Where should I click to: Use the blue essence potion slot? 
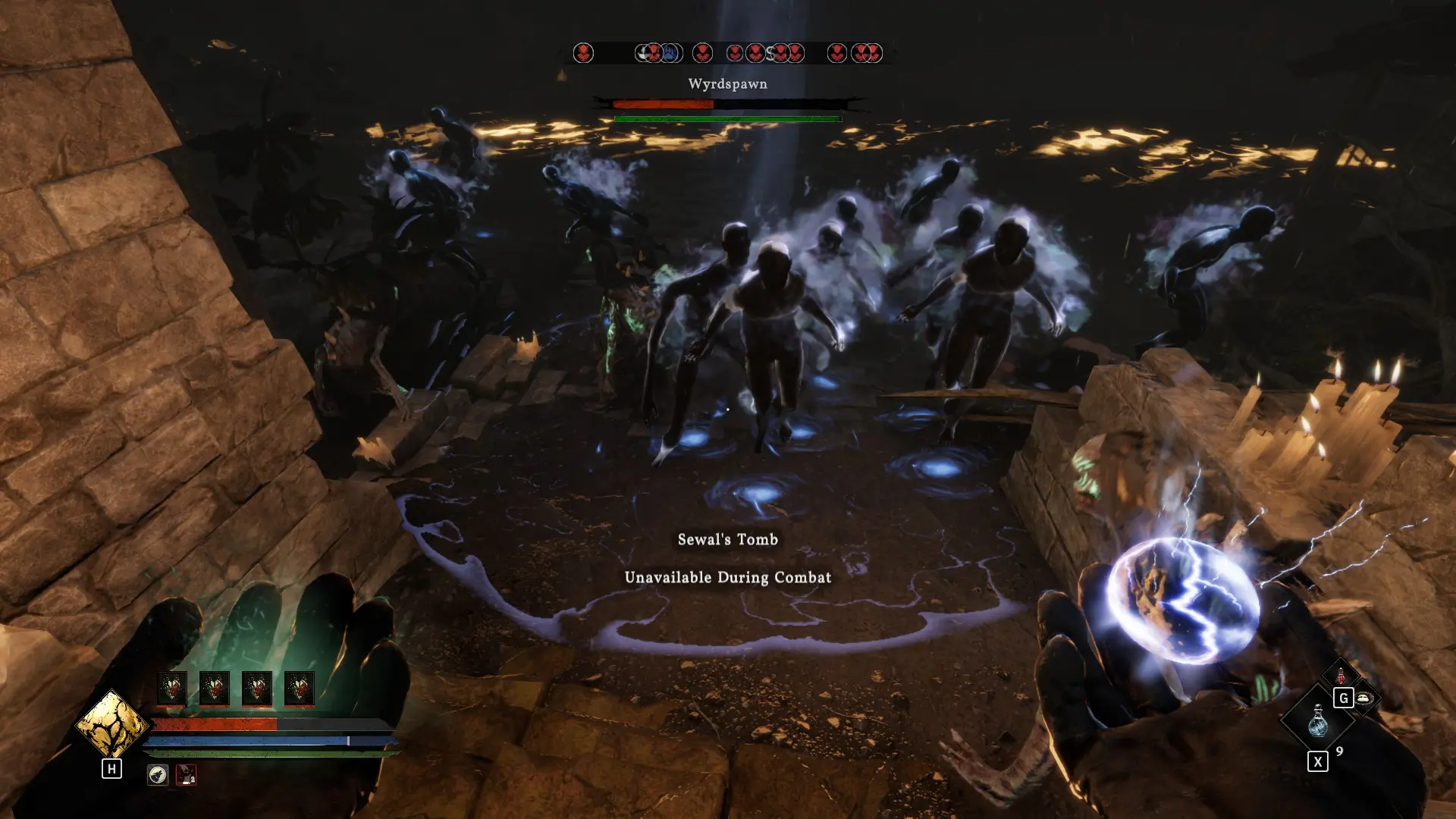click(1317, 719)
